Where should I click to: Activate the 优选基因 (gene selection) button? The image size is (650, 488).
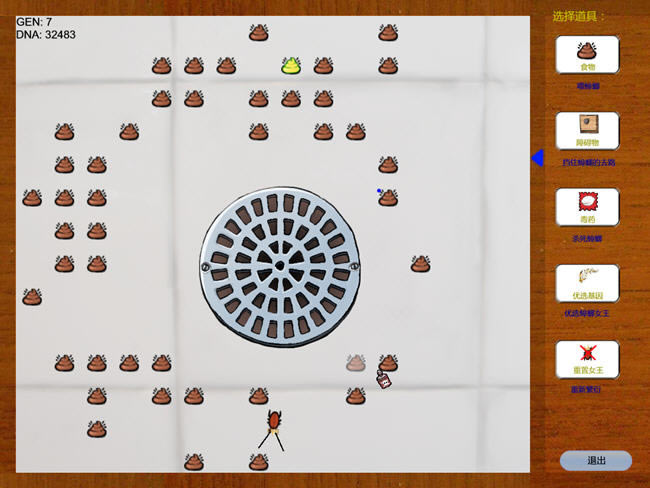pos(587,282)
